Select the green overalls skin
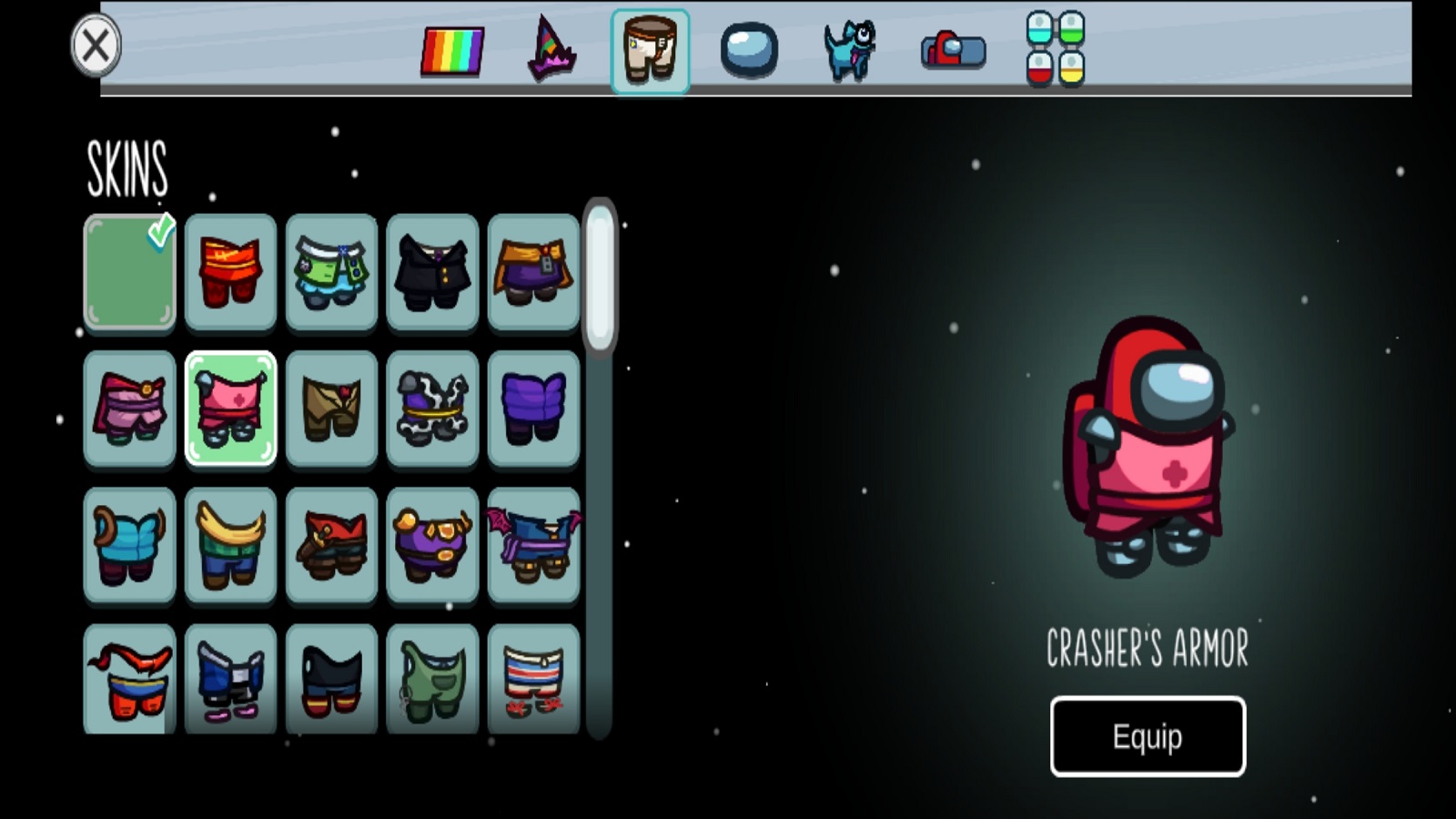 click(x=432, y=679)
